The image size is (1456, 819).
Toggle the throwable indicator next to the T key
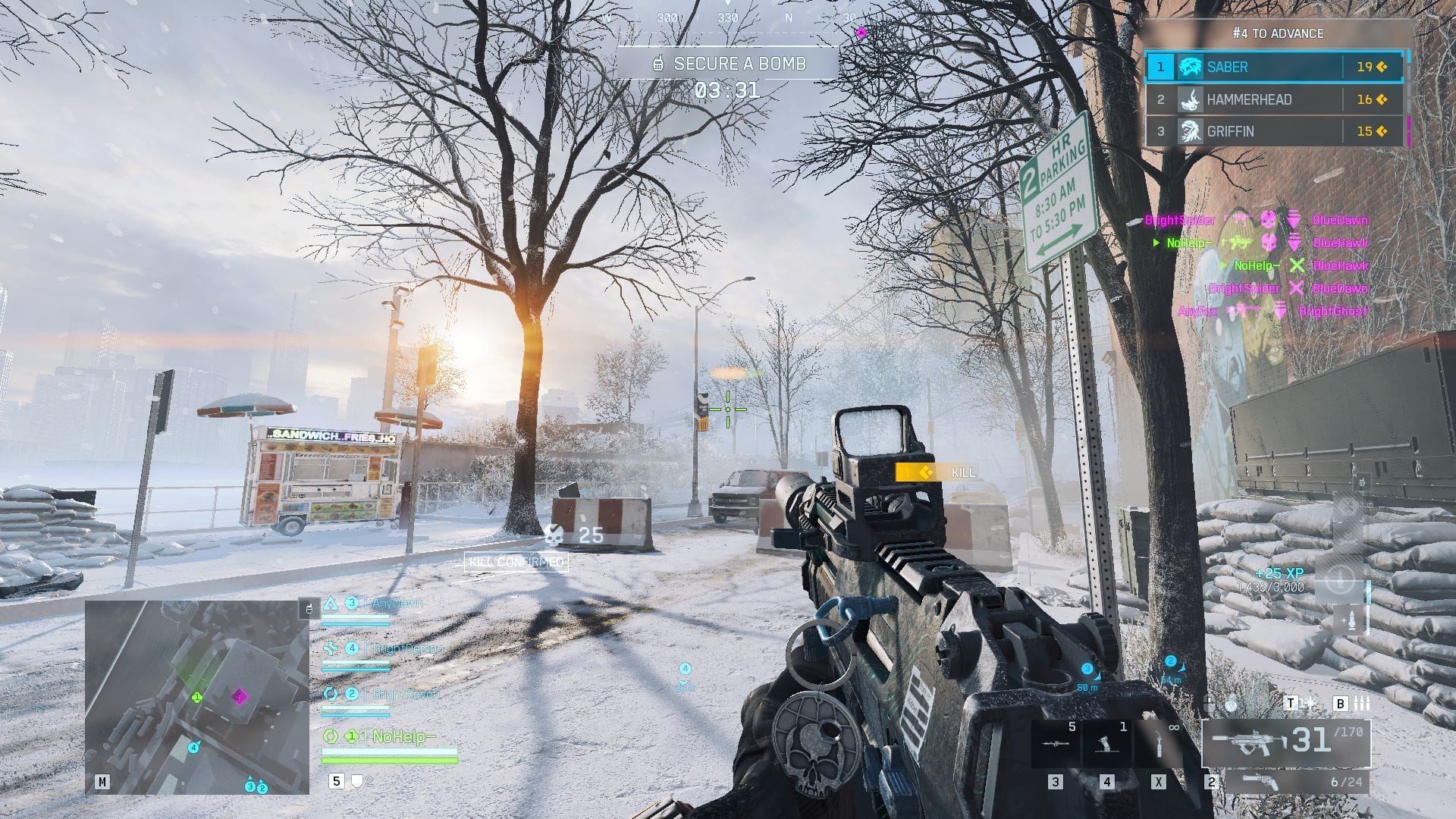1312,704
